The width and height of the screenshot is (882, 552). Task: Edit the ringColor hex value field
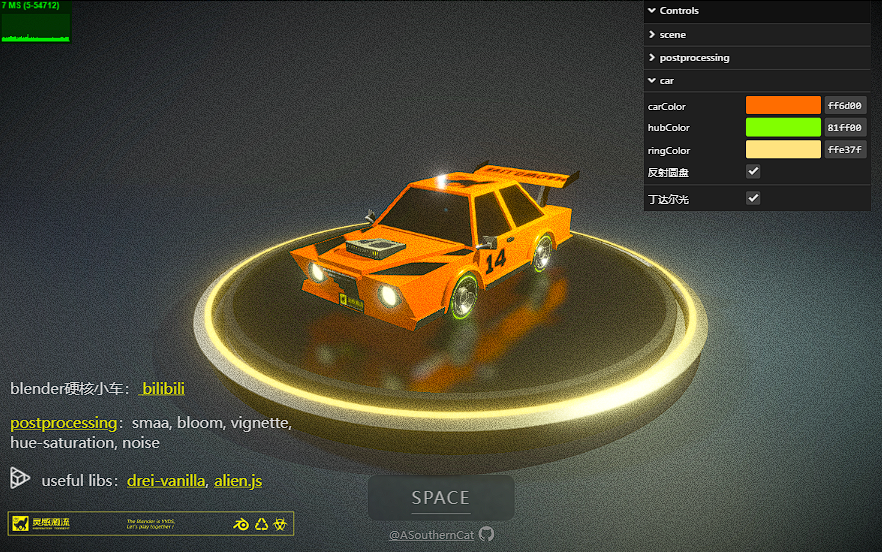pyautogui.click(x=845, y=150)
